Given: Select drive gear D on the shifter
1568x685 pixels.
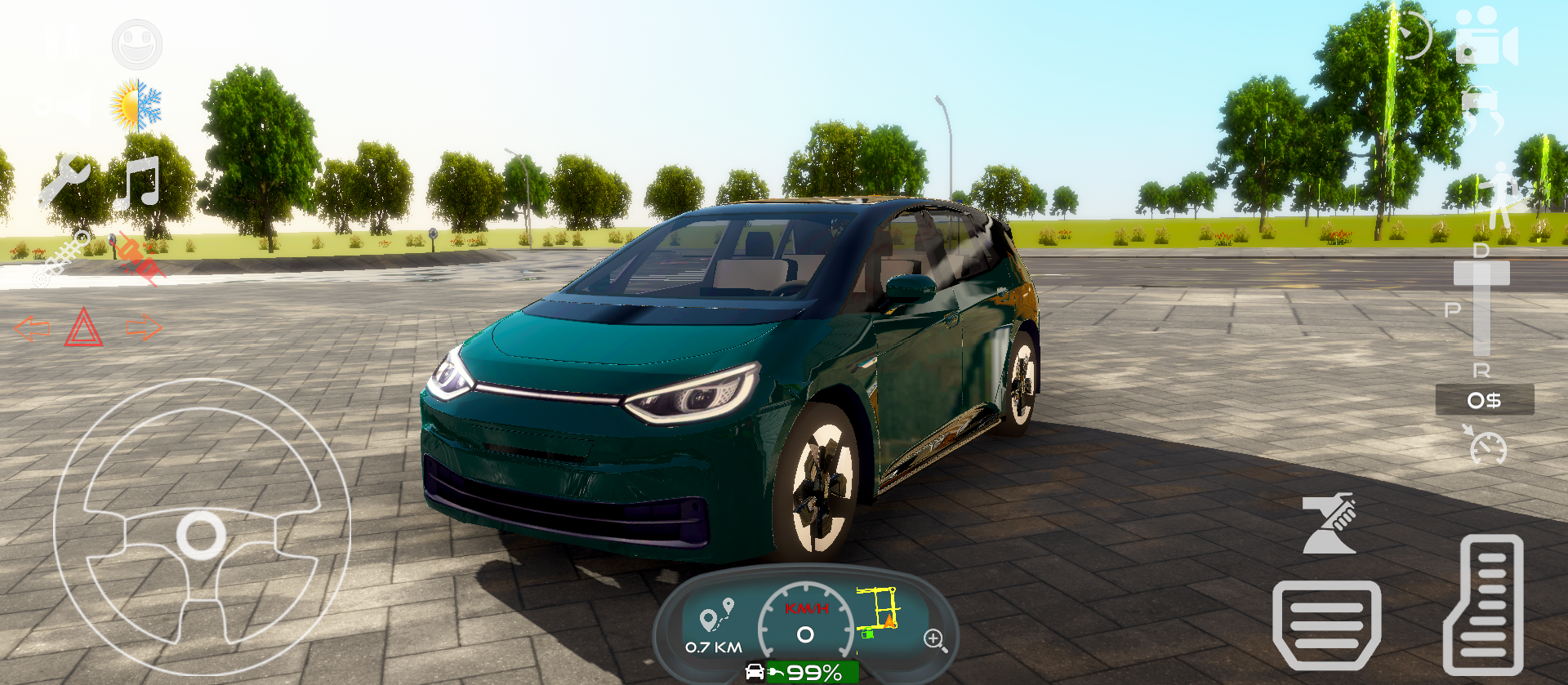Looking at the screenshot, I should [x=1480, y=251].
